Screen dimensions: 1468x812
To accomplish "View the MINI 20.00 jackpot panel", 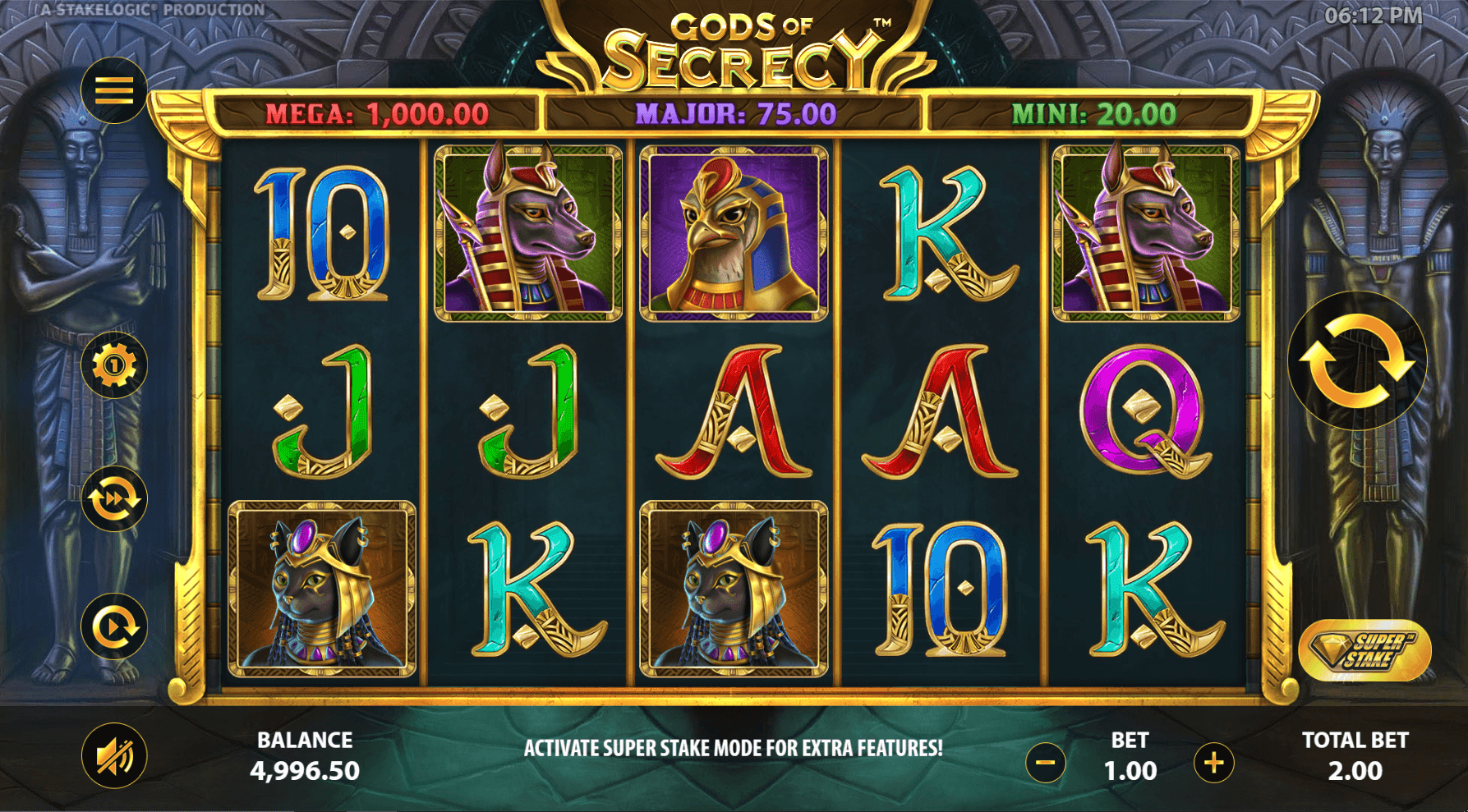I will pyautogui.click(x=1096, y=115).
